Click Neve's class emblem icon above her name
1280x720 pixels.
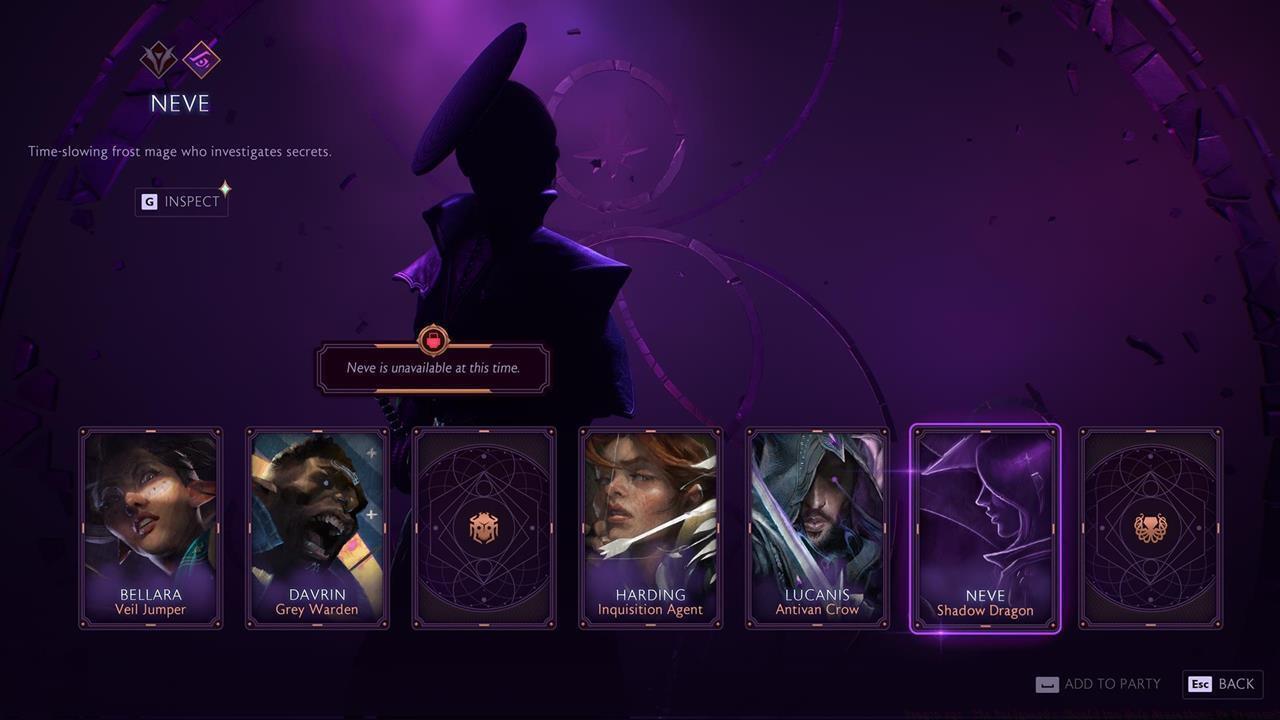coord(156,61)
